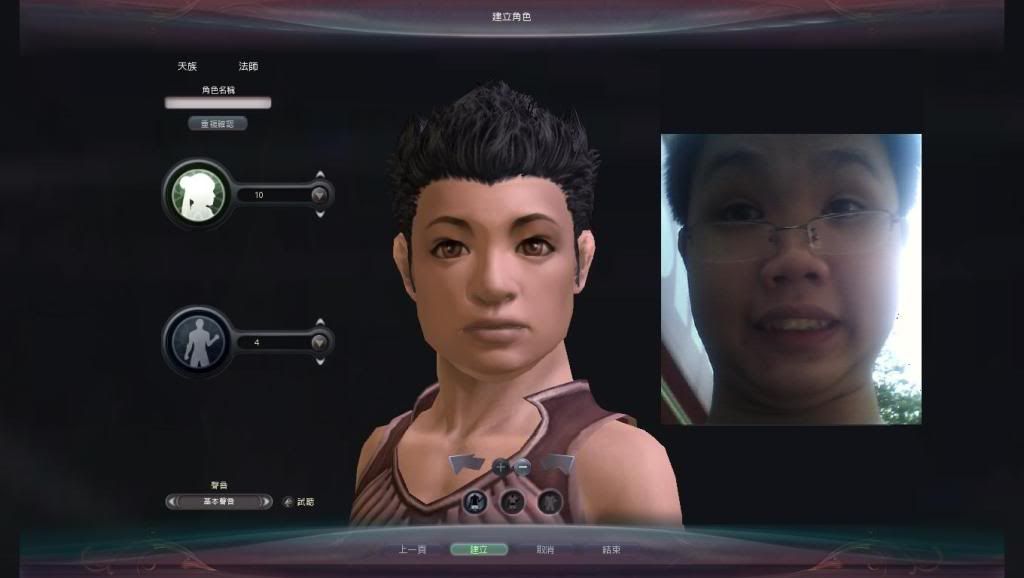Cancel character creation with 取消
Screen dimensions: 1024x578
(x=545, y=549)
